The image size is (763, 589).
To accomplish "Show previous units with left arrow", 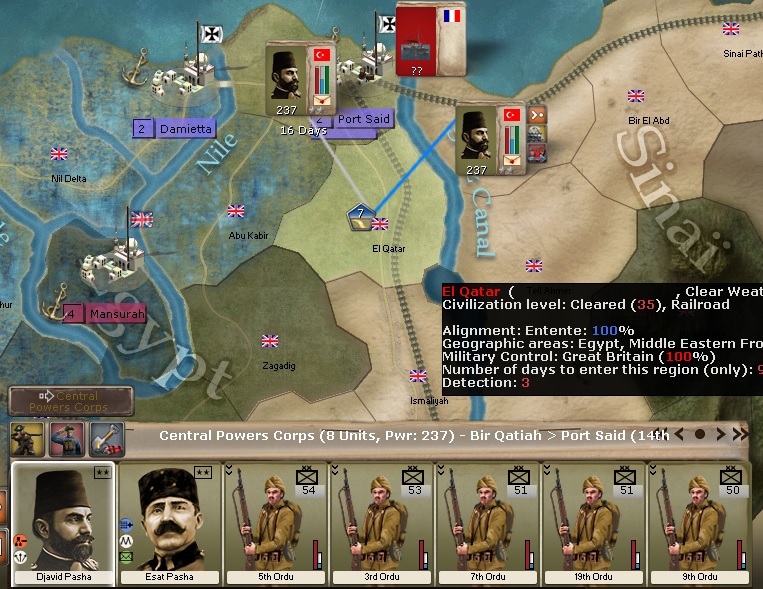I will (680, 435).
